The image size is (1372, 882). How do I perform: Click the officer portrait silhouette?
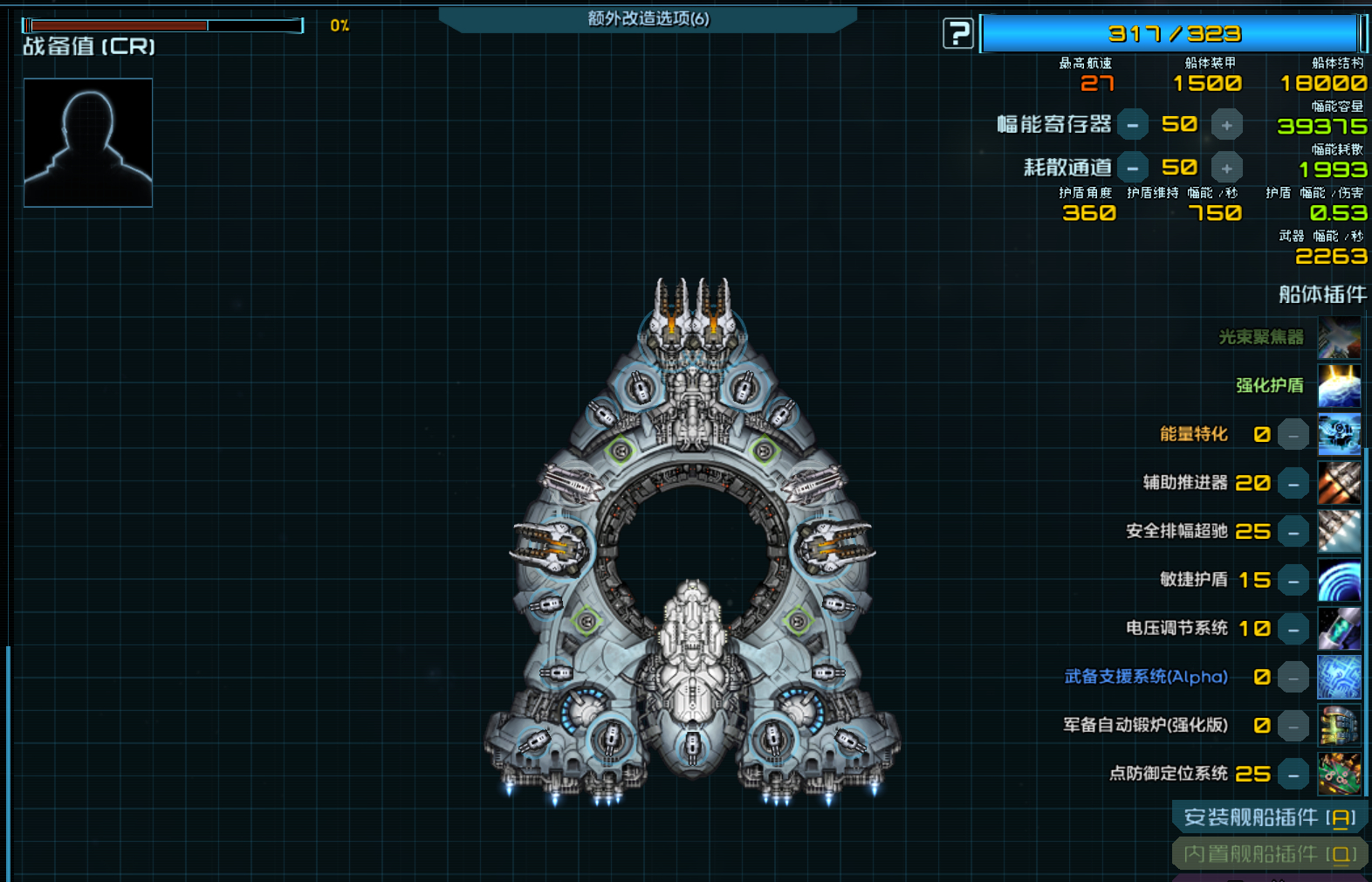tap(88, 142)
